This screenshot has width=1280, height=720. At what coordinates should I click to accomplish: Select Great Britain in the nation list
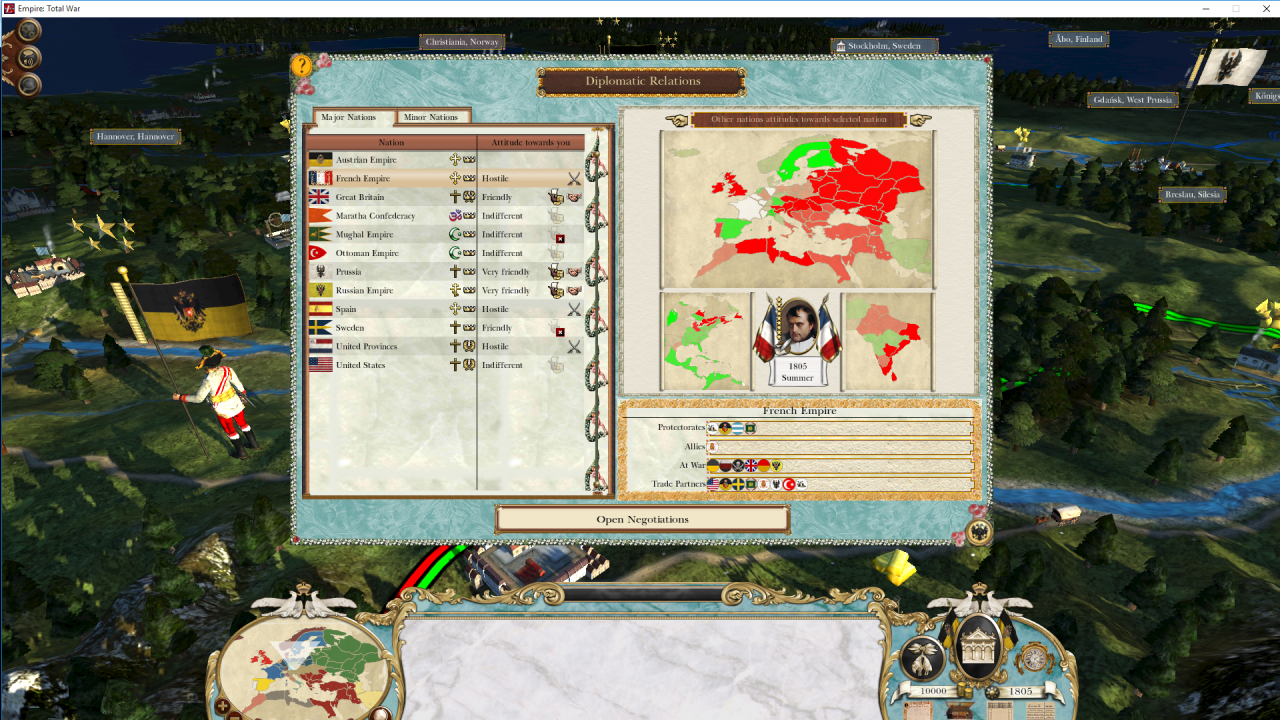(359, 197)
